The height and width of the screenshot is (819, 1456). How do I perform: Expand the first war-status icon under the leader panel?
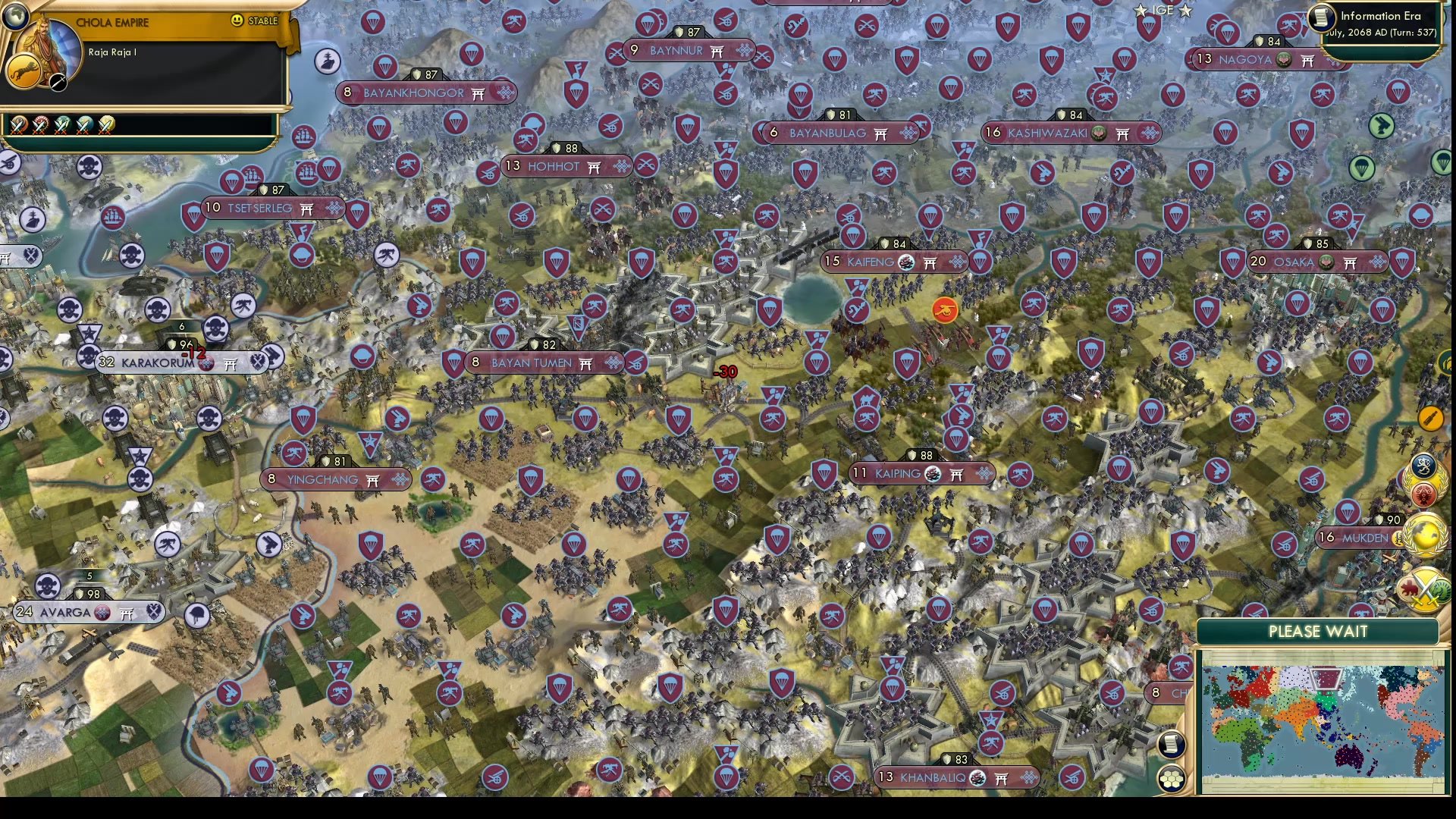click(17, 126)
